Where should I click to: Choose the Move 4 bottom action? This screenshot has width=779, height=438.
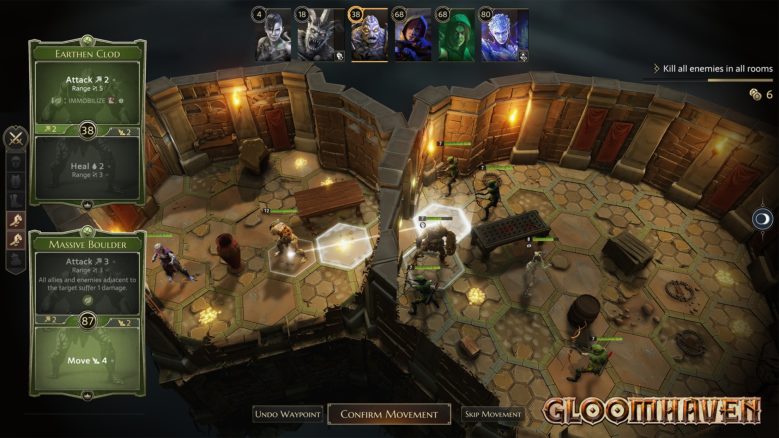87,360
